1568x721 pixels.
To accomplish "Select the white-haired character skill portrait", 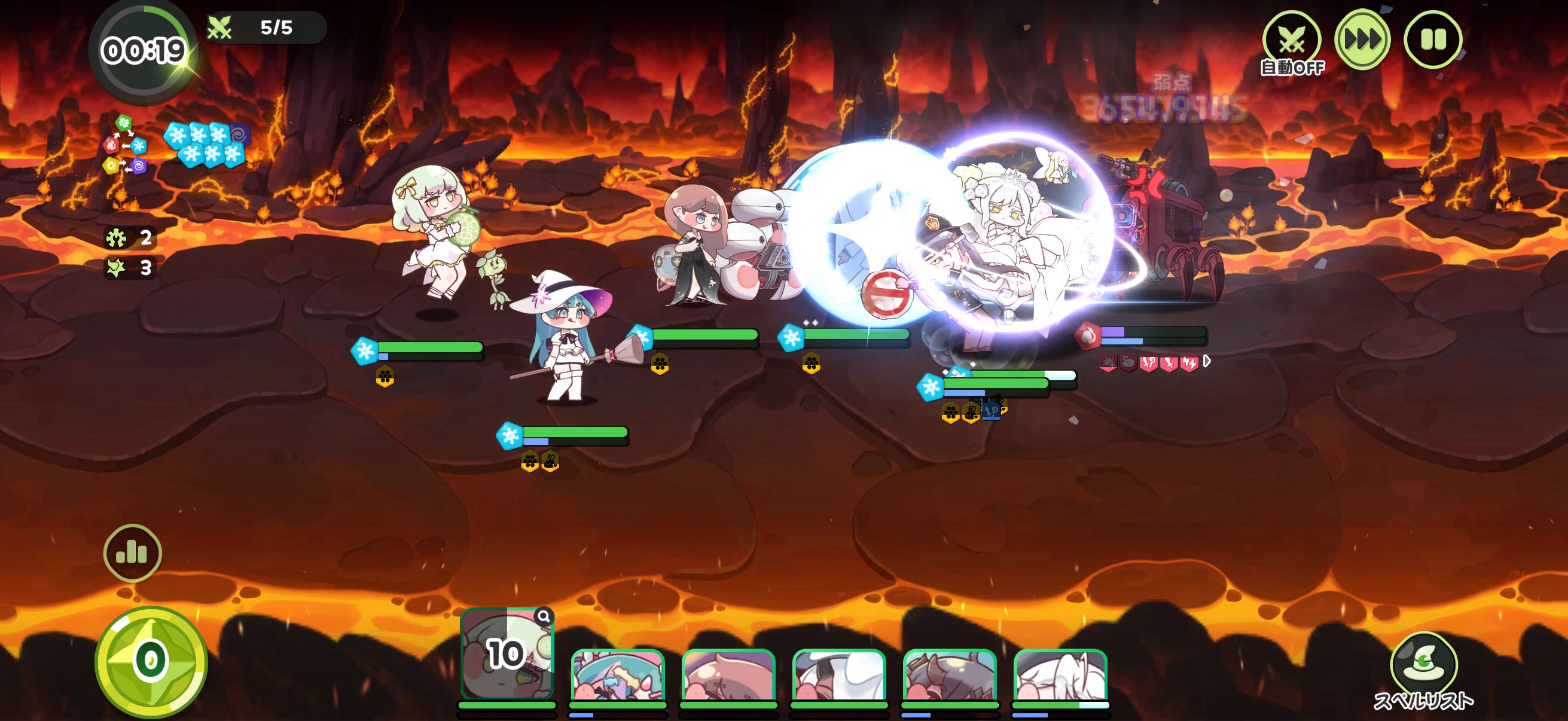I will 1060,676.
